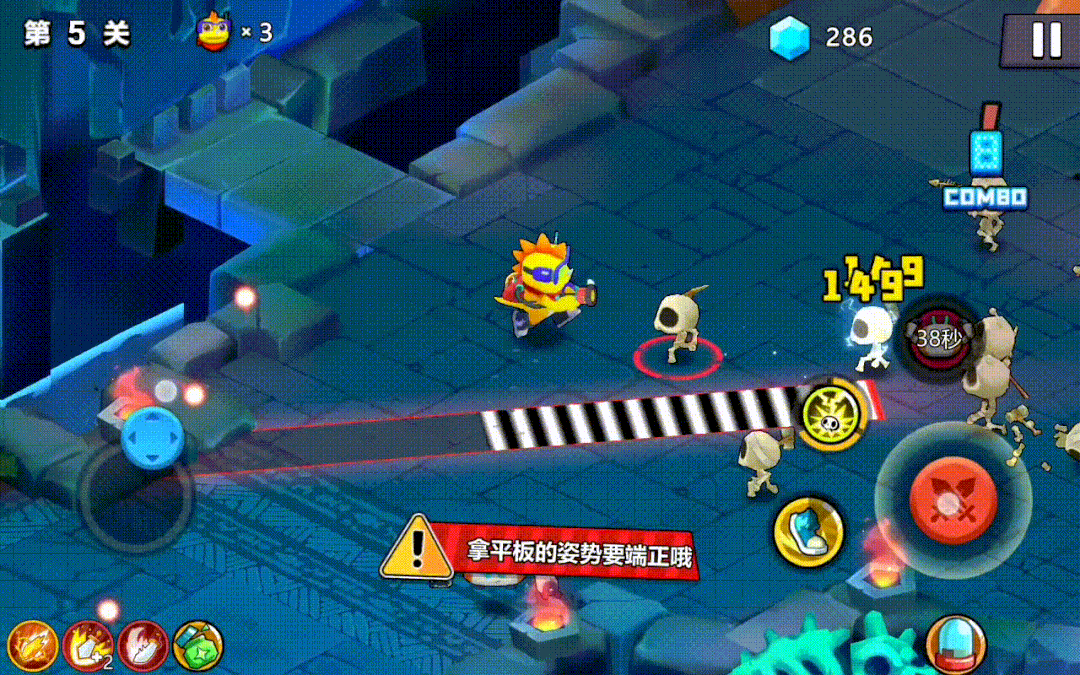Tap the blue gem currency icon
The height and width of the screenshot is (675, 1080).
[788, 37]
